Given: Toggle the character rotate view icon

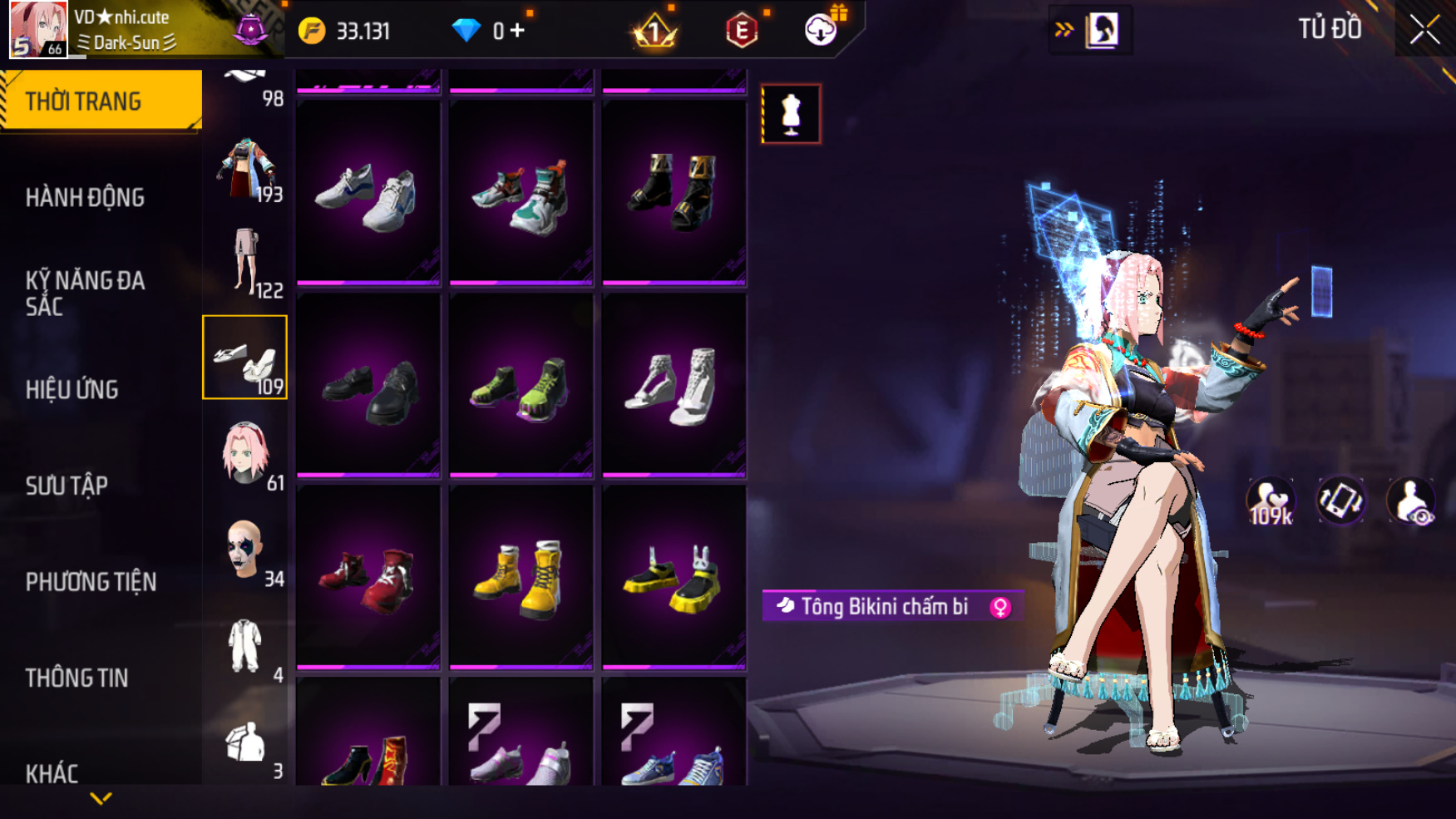Looking at the screenshot, I should tap(1340, 501).
